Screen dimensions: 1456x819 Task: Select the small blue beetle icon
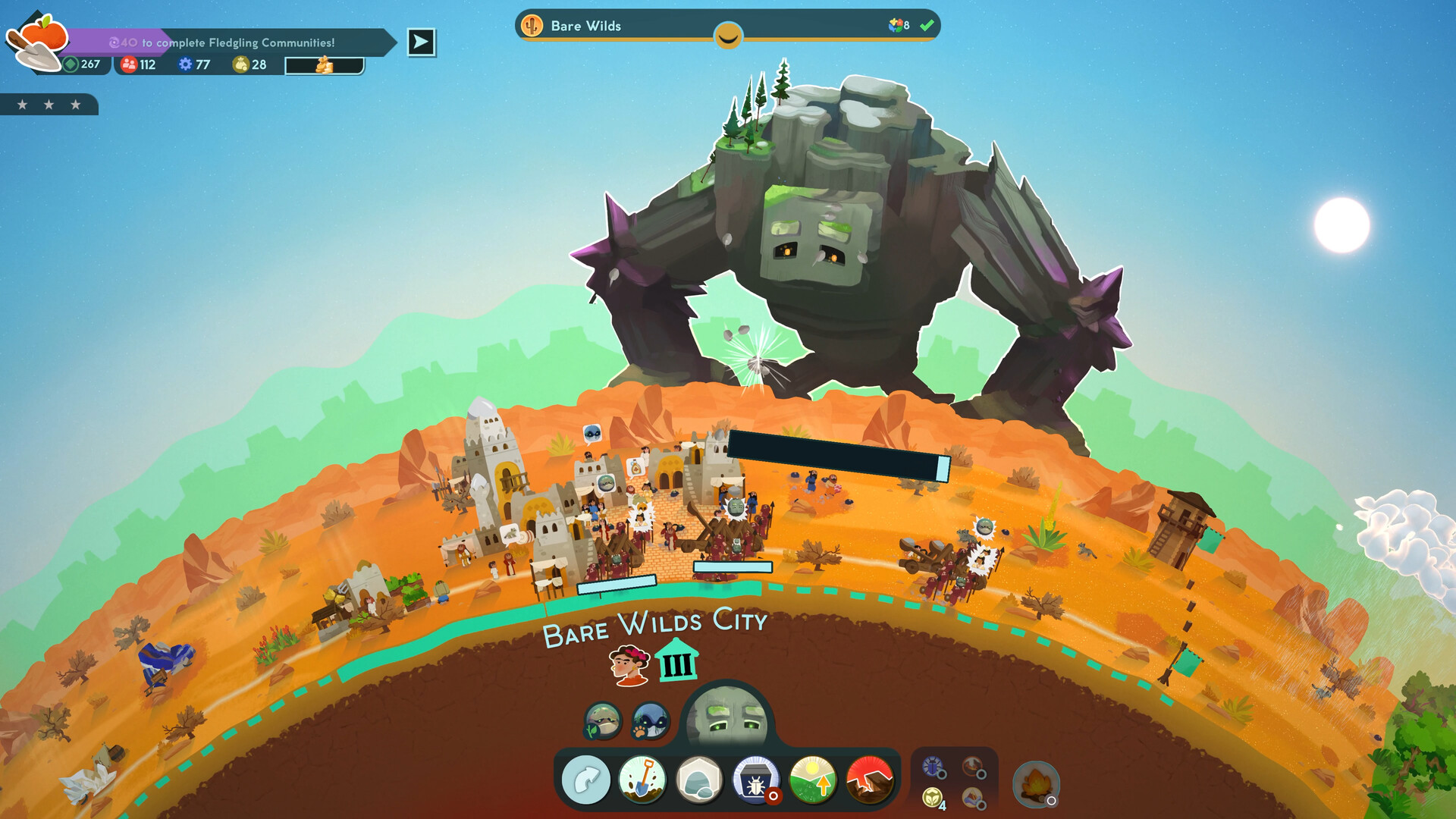coord(934,767)
